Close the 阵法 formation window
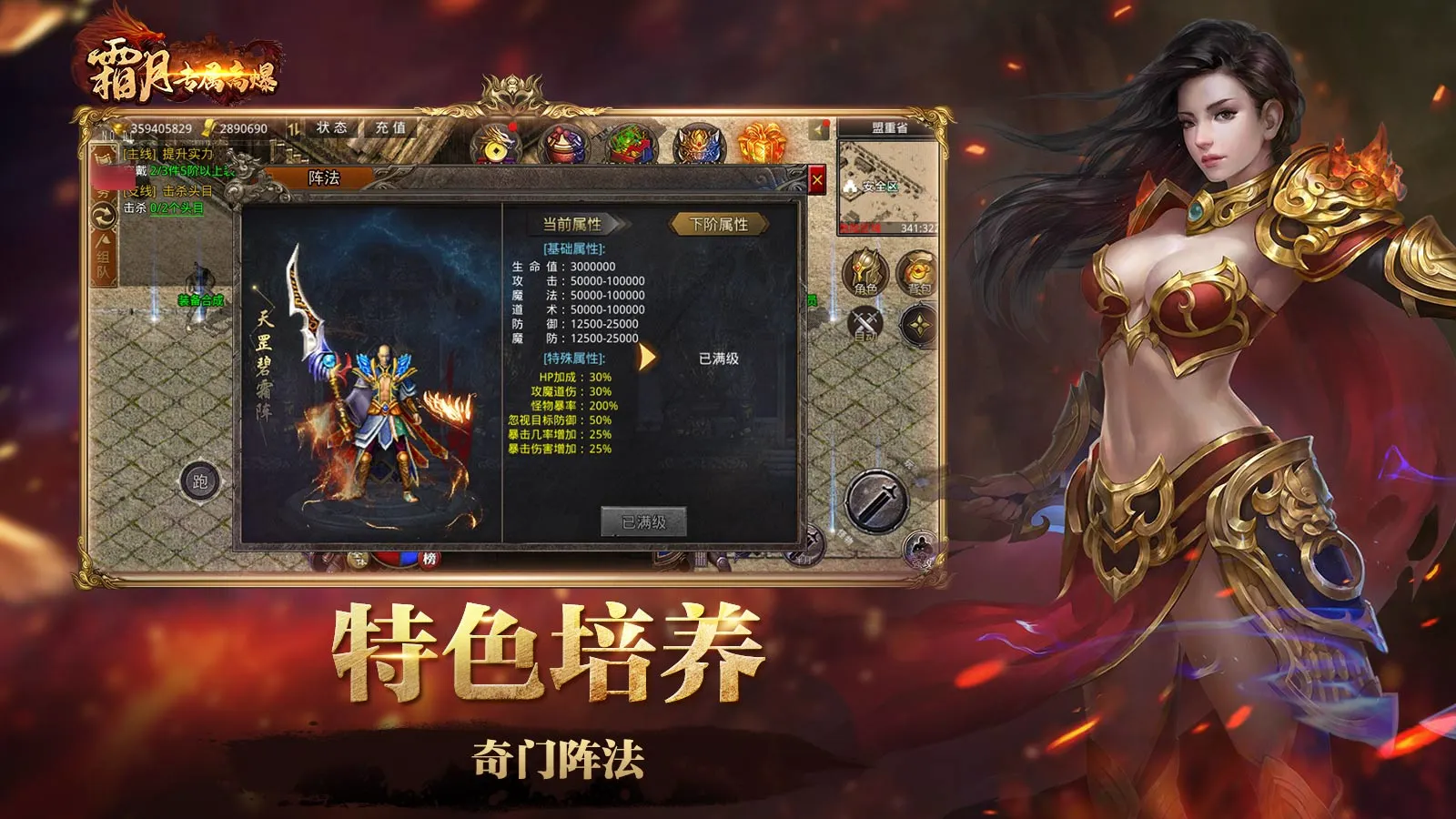Image resolution: width=1456 pixels, height=819 pixels. [816, 179]
